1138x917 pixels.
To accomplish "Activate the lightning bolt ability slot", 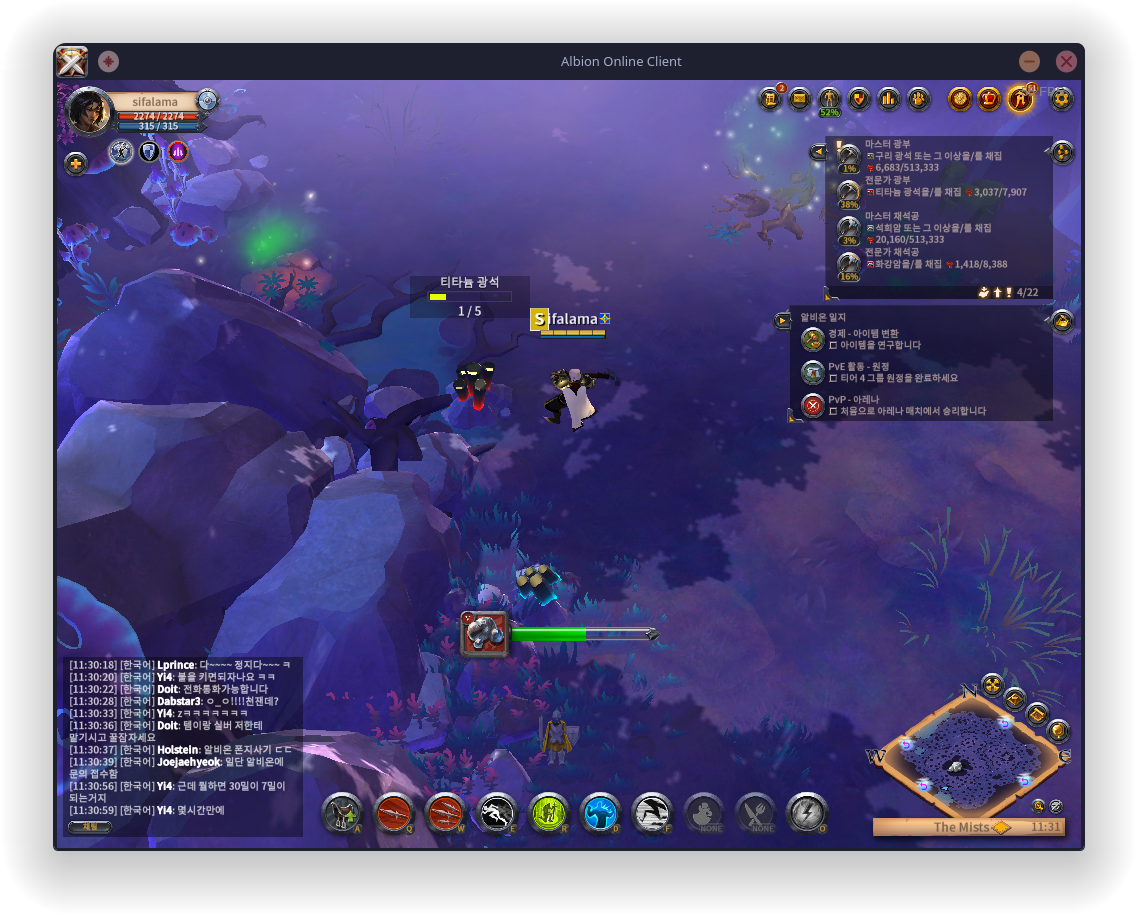I will pyautogui.click(x=806, y=813).
